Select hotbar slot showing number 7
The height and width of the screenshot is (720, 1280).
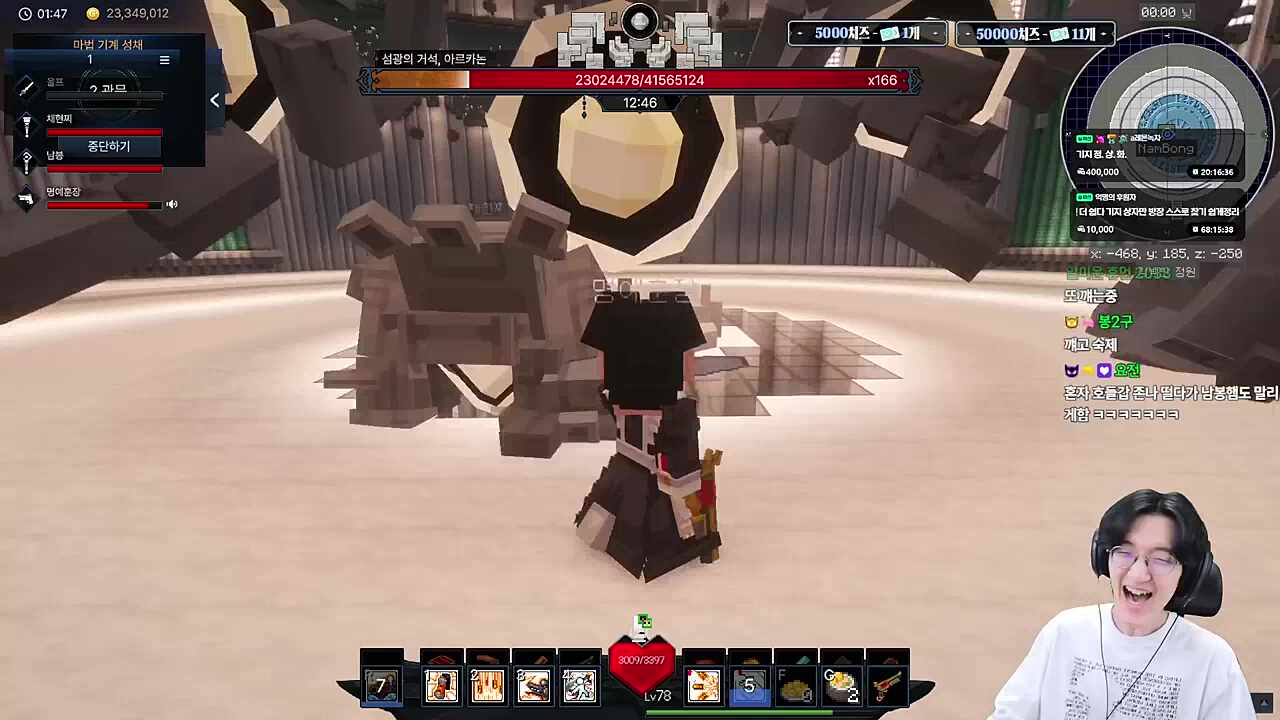[381, 685]
